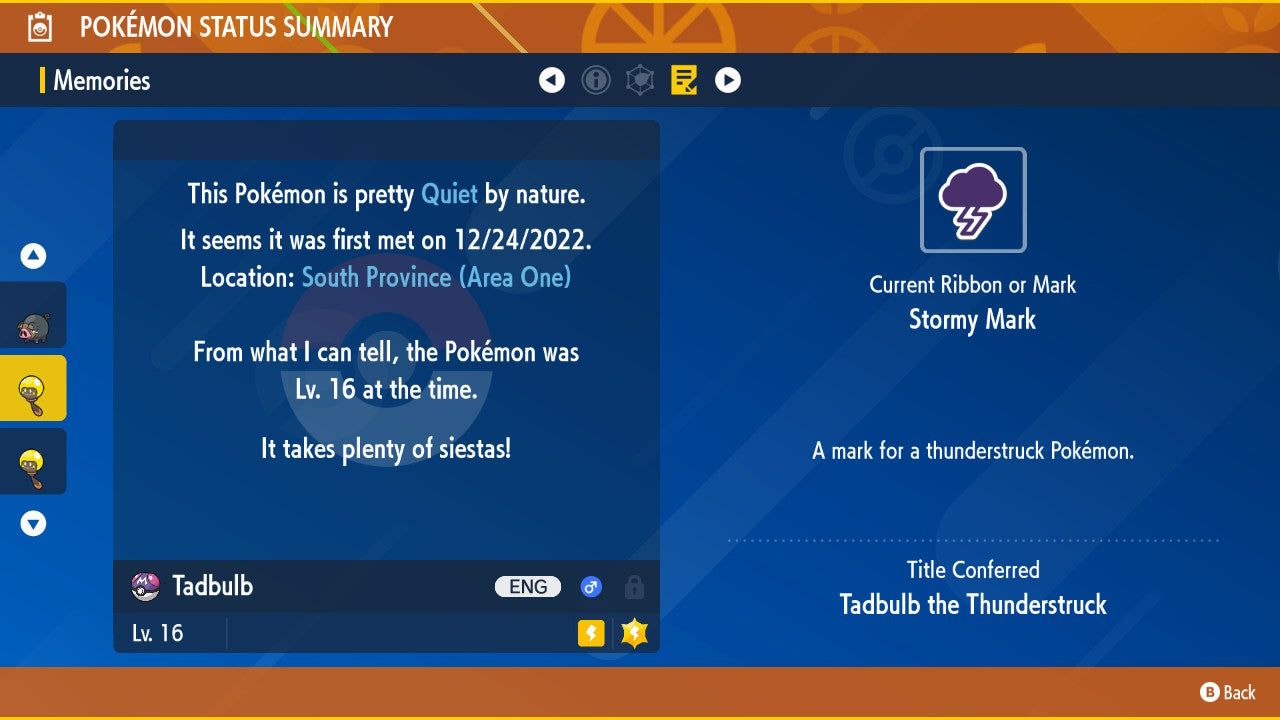Viewport: 1280px width, 720px height.
Task: Move down the party list arrow
Action: [x=33, y=523]
